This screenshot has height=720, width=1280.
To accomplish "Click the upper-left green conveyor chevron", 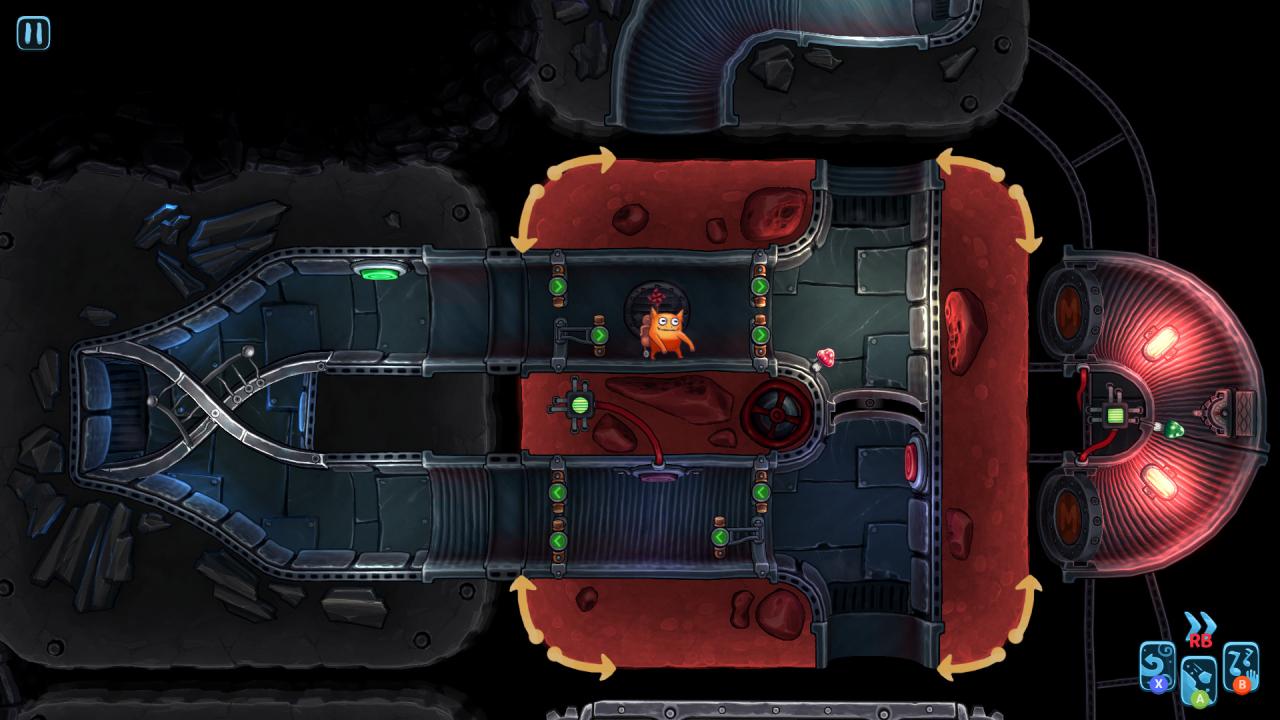I will coord(557,287).
